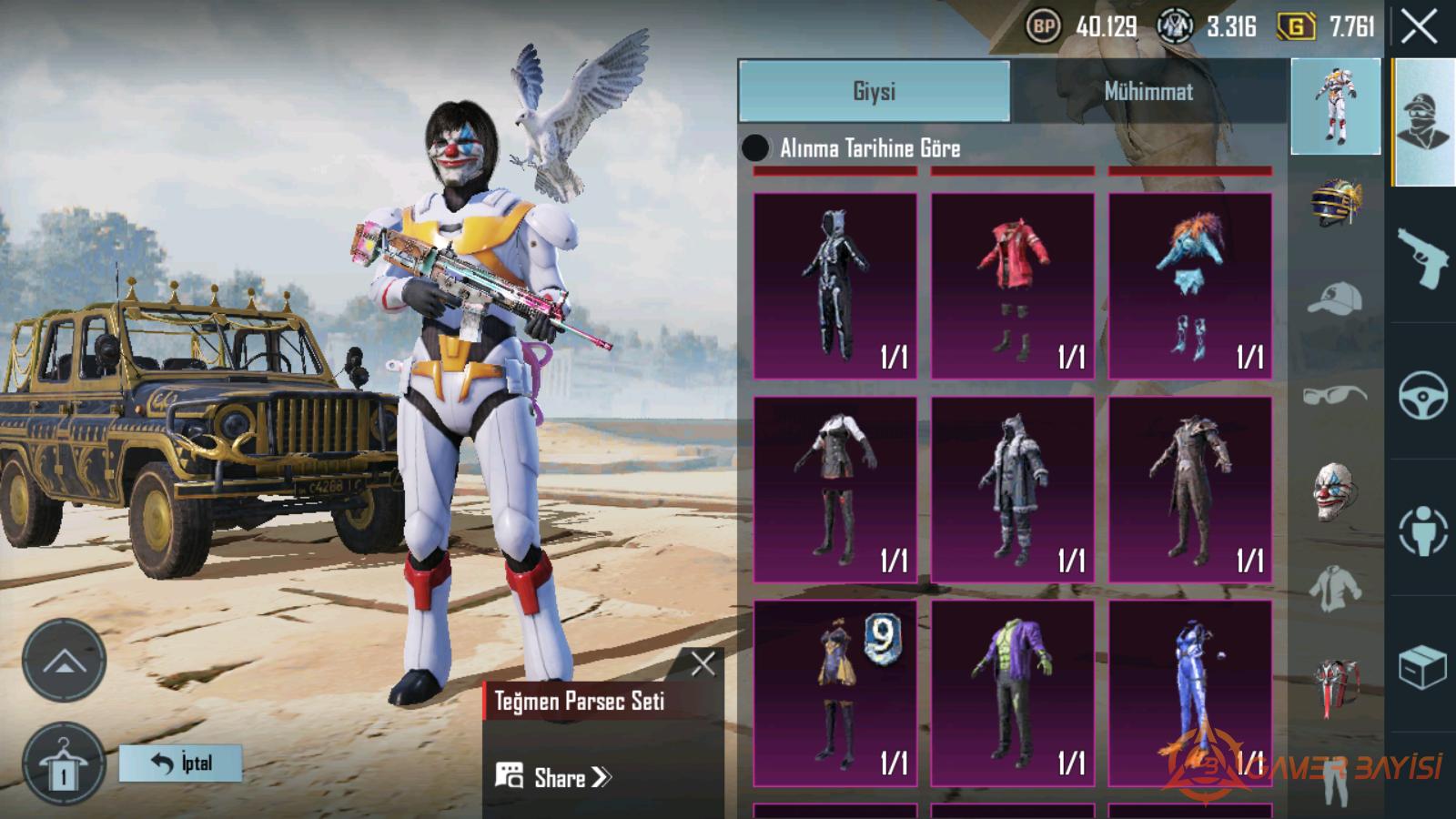Open the vehicle steering wheel category
This screenshot has width=1456, height=819.
coord(1422,393)
